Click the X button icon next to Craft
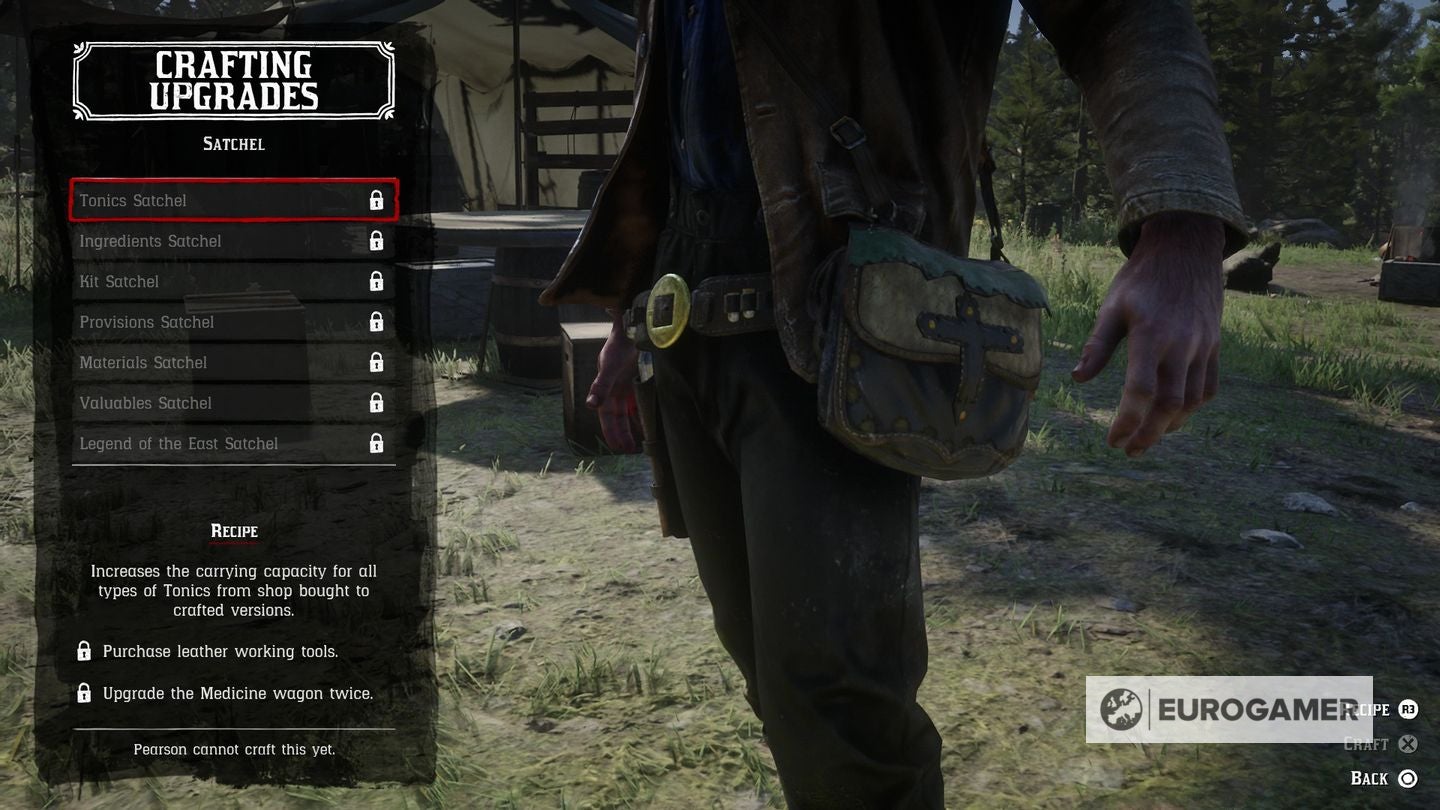The image size is (1440, 810). (1410, 744)
